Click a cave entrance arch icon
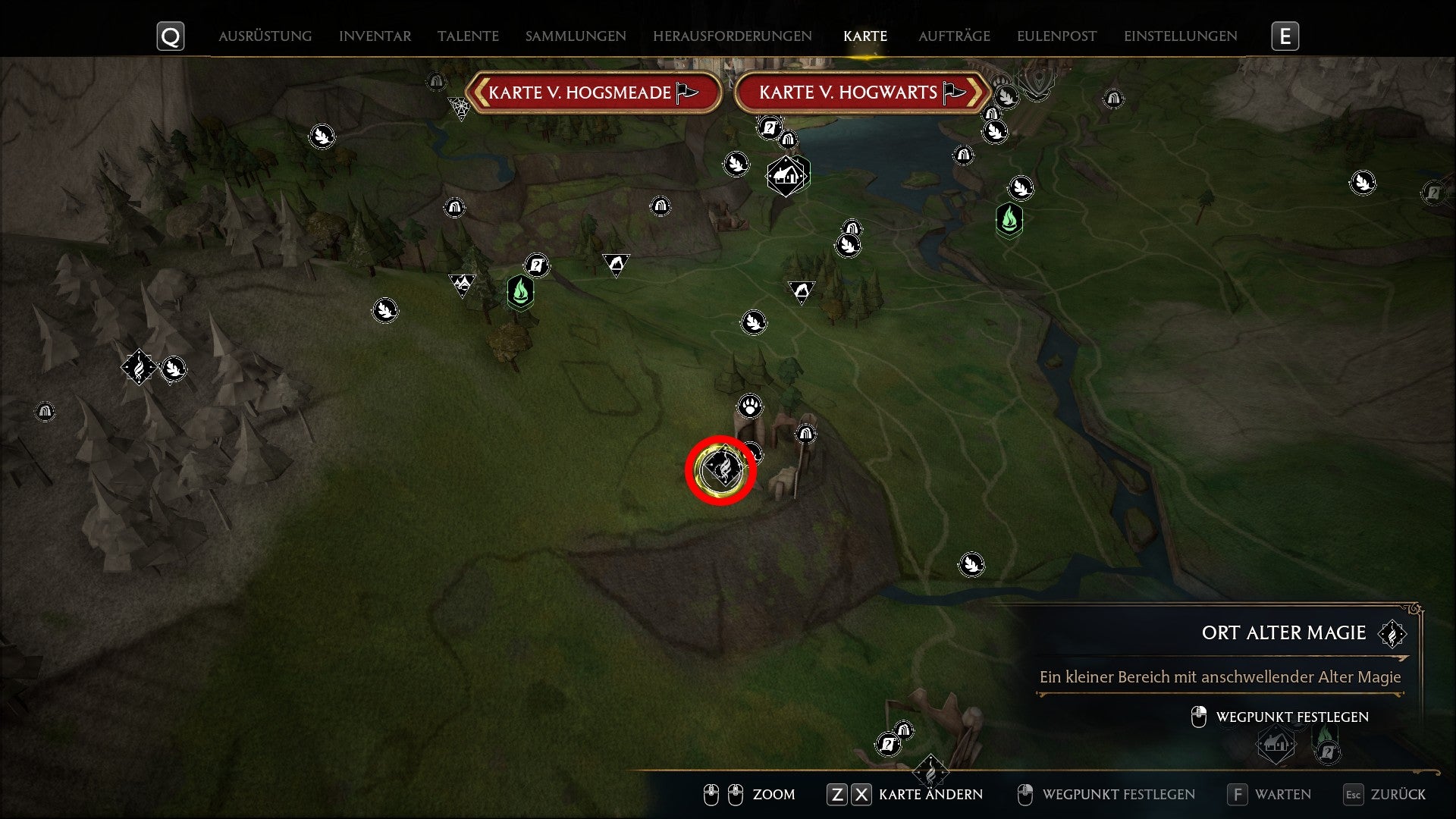Image resolution: width=1456 pixels, height=819 pixels. [804, 435]
